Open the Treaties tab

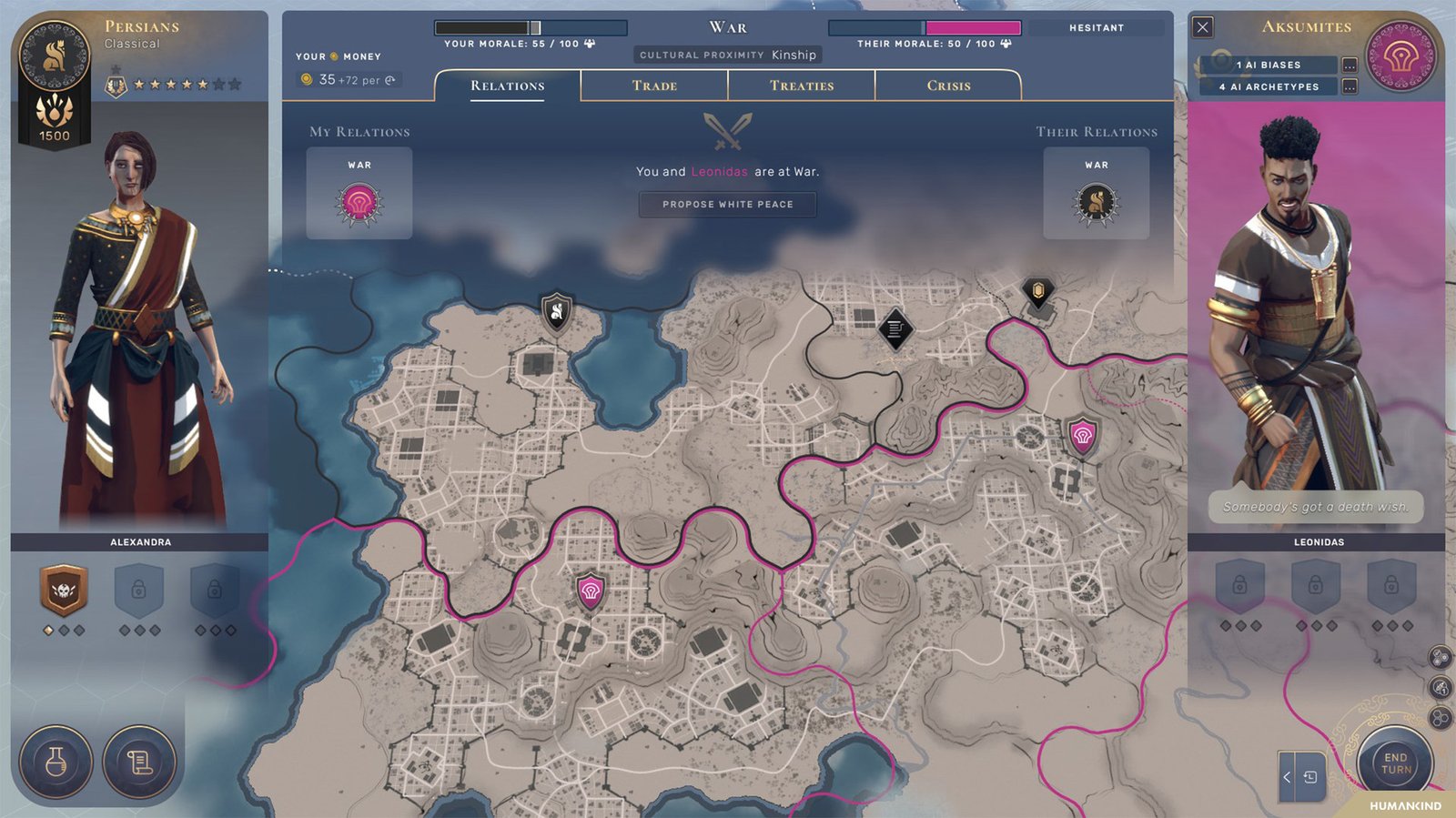point(801,85)
